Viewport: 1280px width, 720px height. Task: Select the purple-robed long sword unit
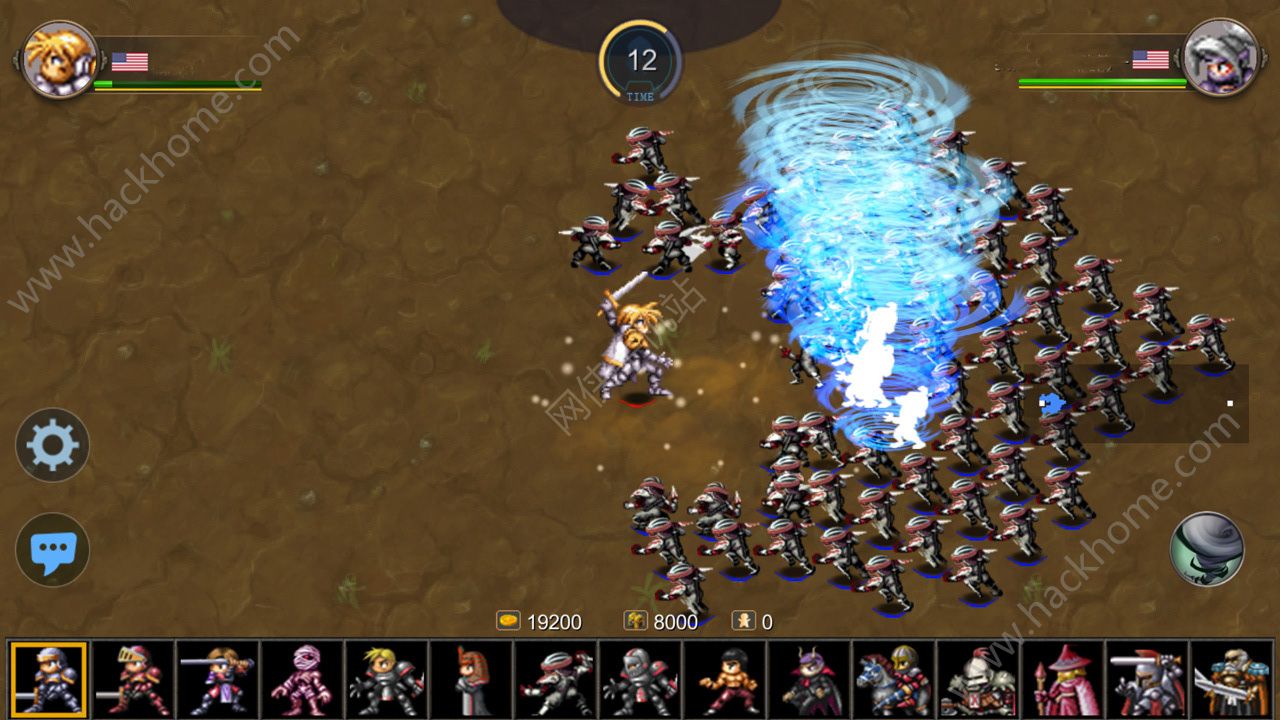pos(218,680)
